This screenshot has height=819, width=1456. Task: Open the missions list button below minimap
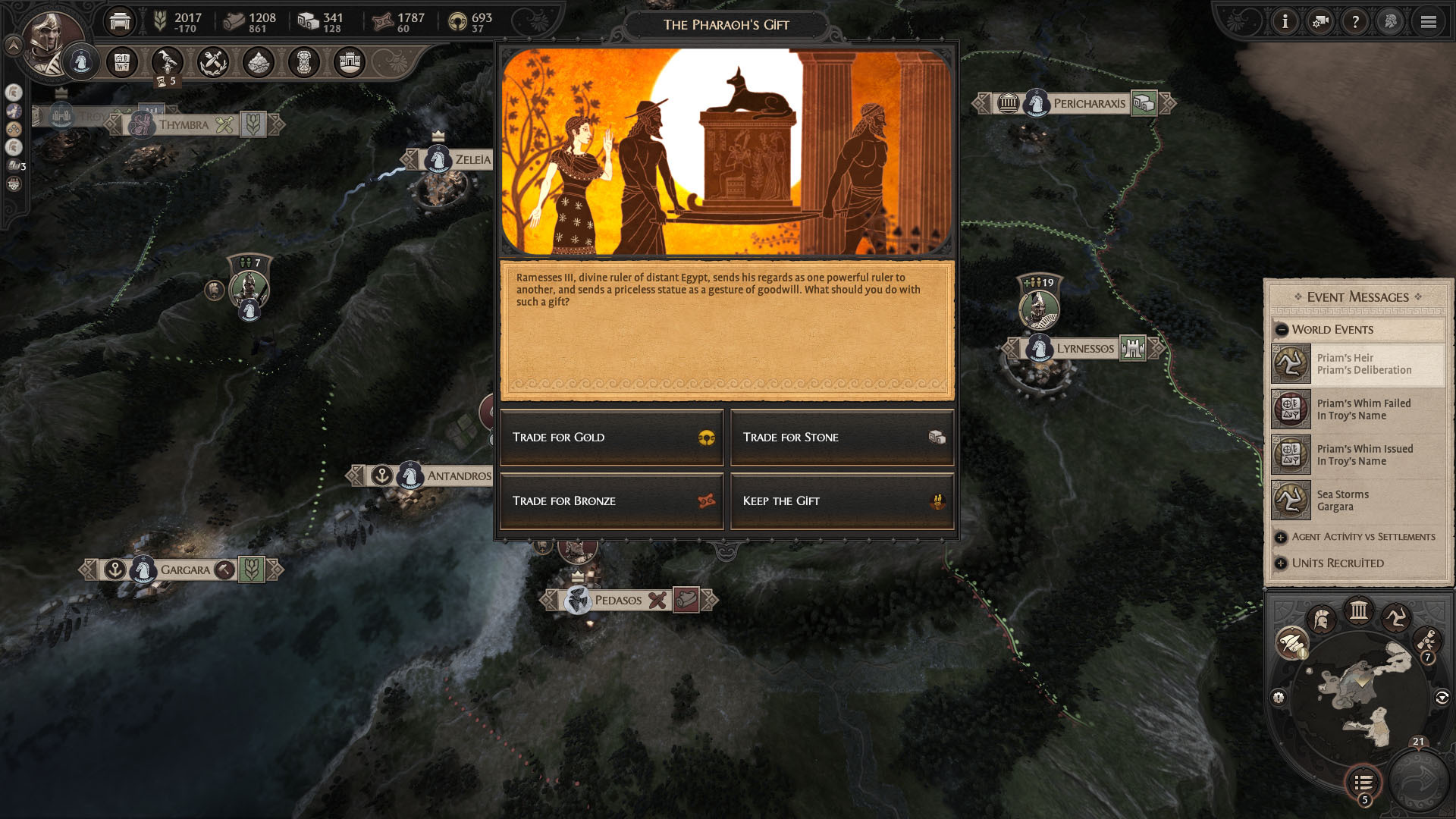tap(1363, 782)
